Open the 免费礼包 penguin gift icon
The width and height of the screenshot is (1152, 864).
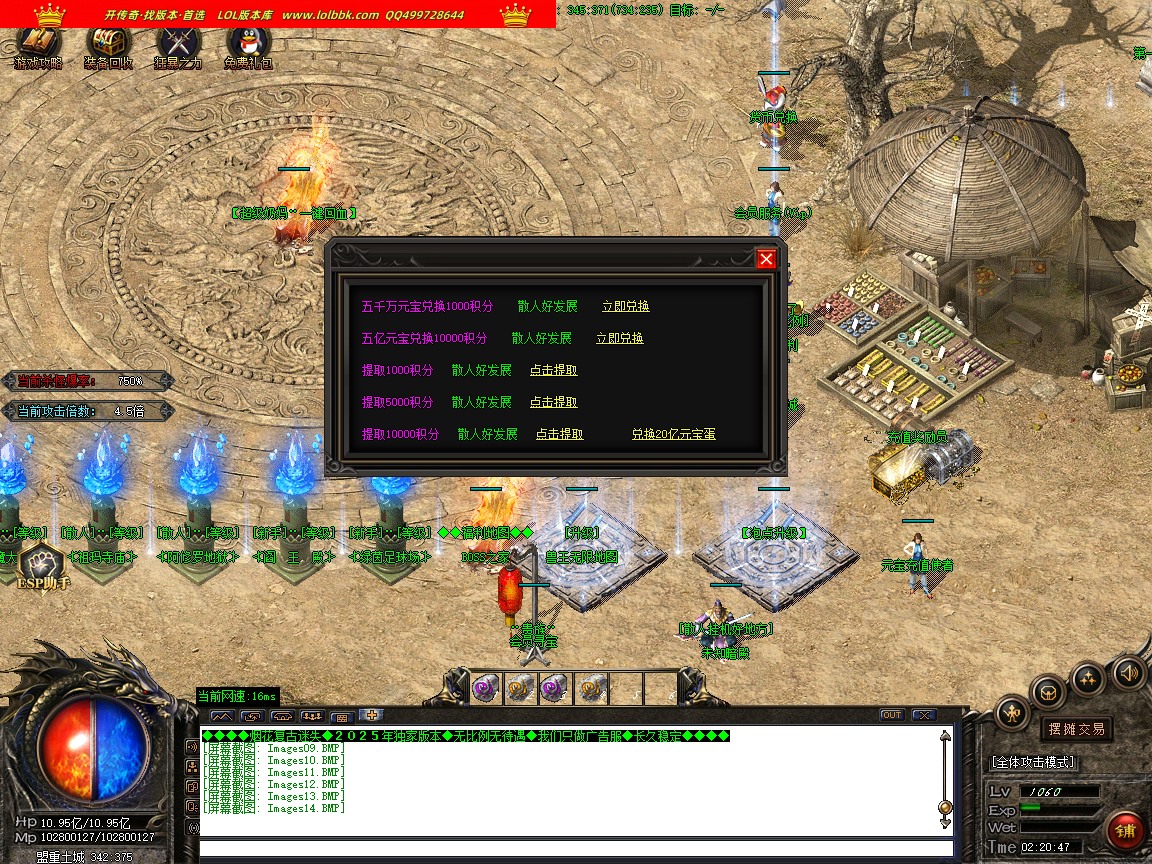[x=248, y=45]
